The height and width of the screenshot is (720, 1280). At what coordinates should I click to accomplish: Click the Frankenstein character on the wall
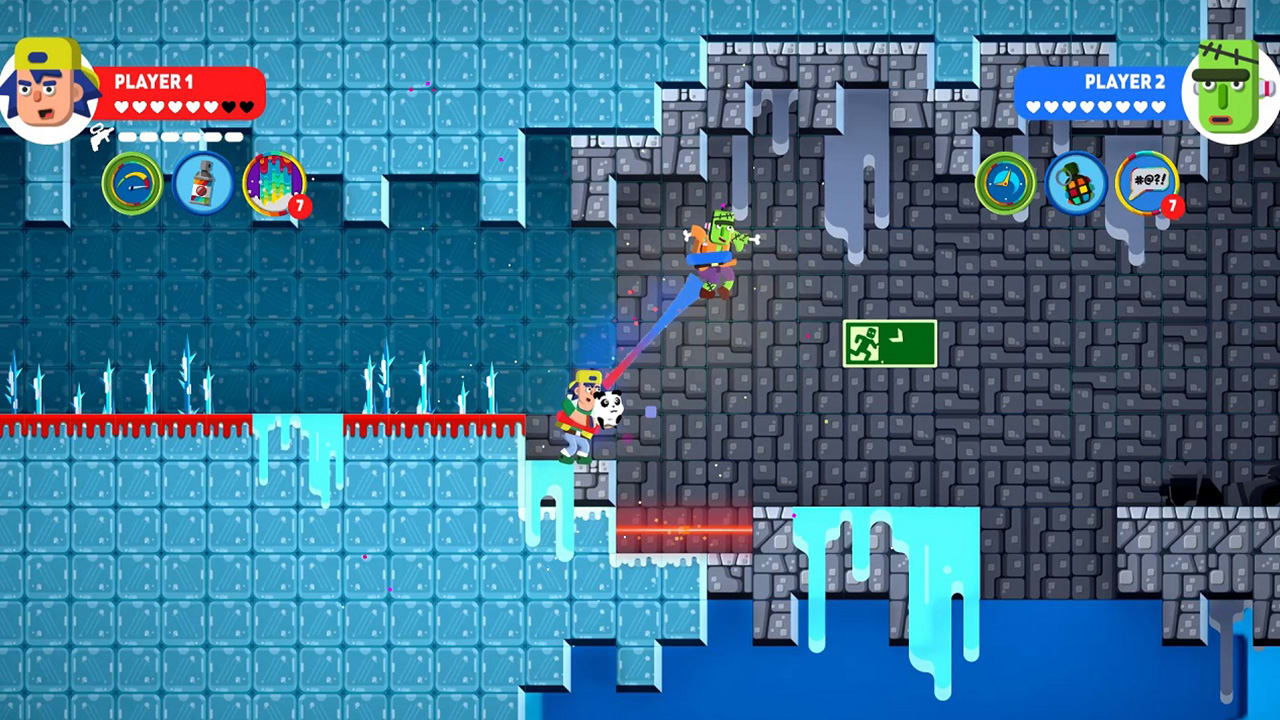(x=718, y=250)
